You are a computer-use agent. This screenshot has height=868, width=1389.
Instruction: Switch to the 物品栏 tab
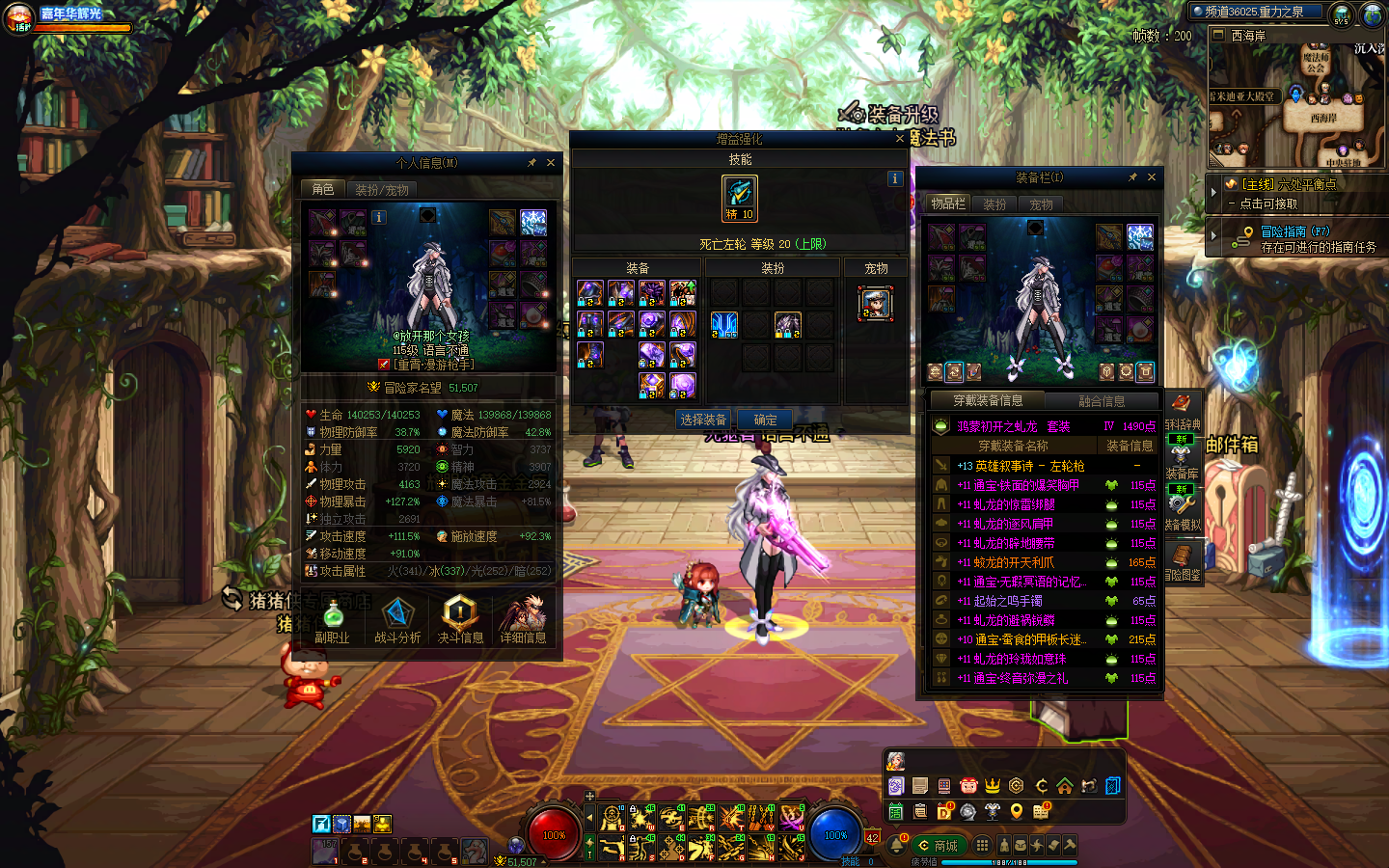947,204
